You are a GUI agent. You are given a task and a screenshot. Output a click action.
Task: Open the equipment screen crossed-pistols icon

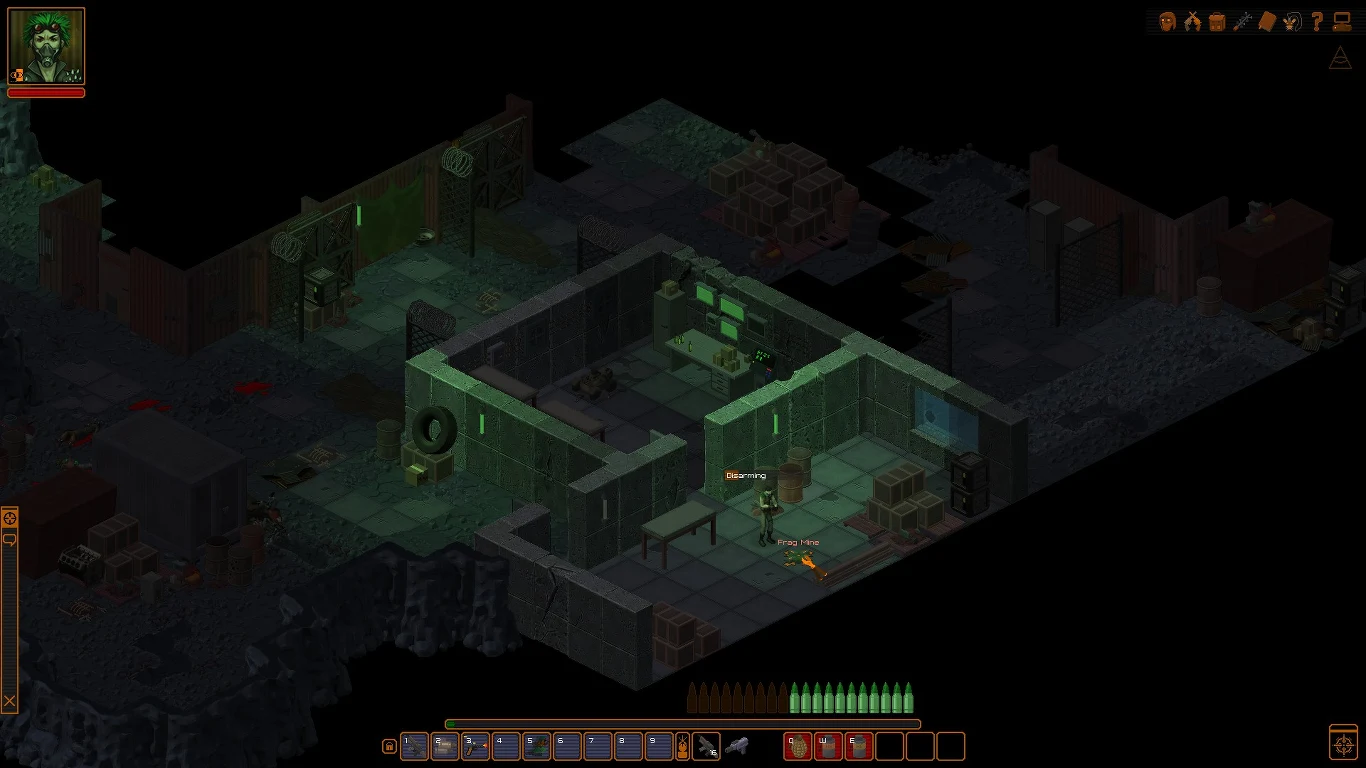pos(1192,21)
